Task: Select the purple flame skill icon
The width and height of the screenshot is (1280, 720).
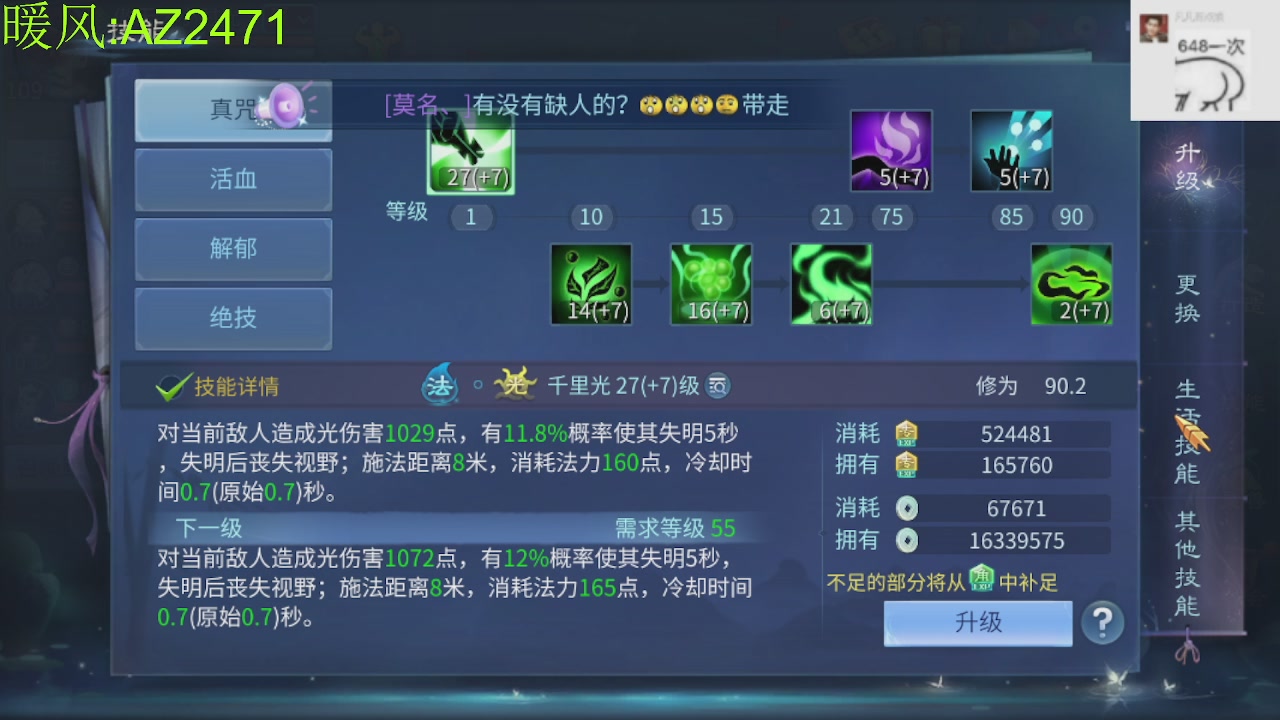Action: 890,150
